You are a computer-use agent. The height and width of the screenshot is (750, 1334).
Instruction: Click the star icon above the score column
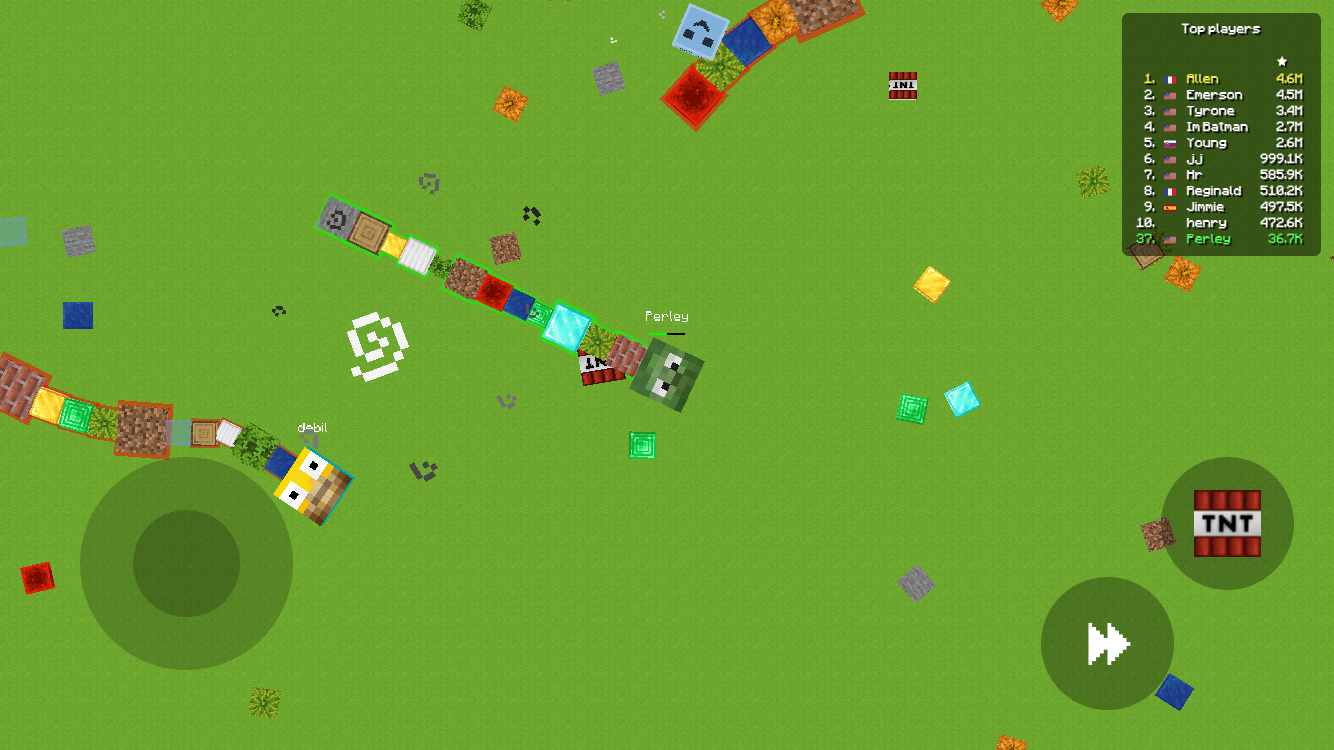click(x=1284, y=59)
